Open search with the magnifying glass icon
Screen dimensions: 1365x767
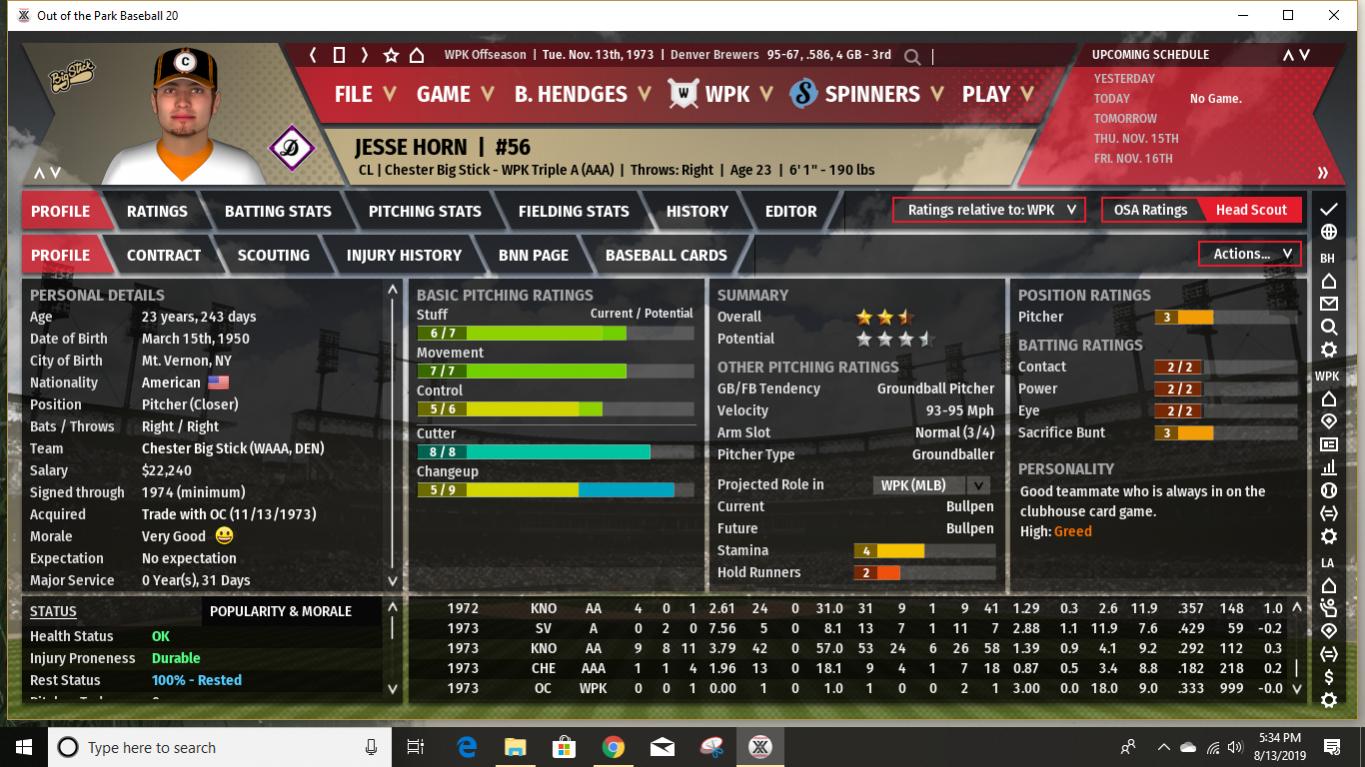[911, 57]
